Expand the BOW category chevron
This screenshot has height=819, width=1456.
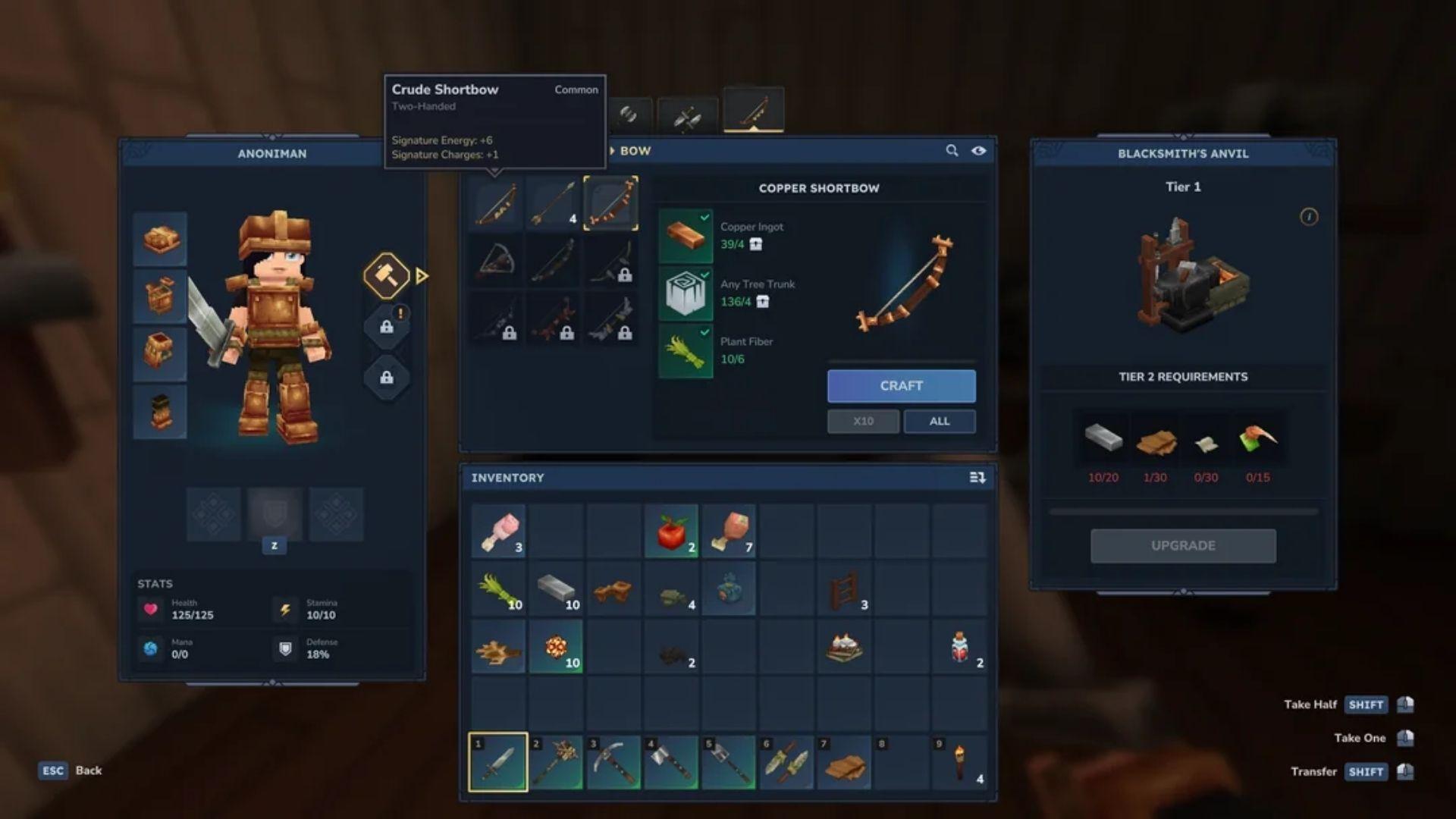coord(611,151)
